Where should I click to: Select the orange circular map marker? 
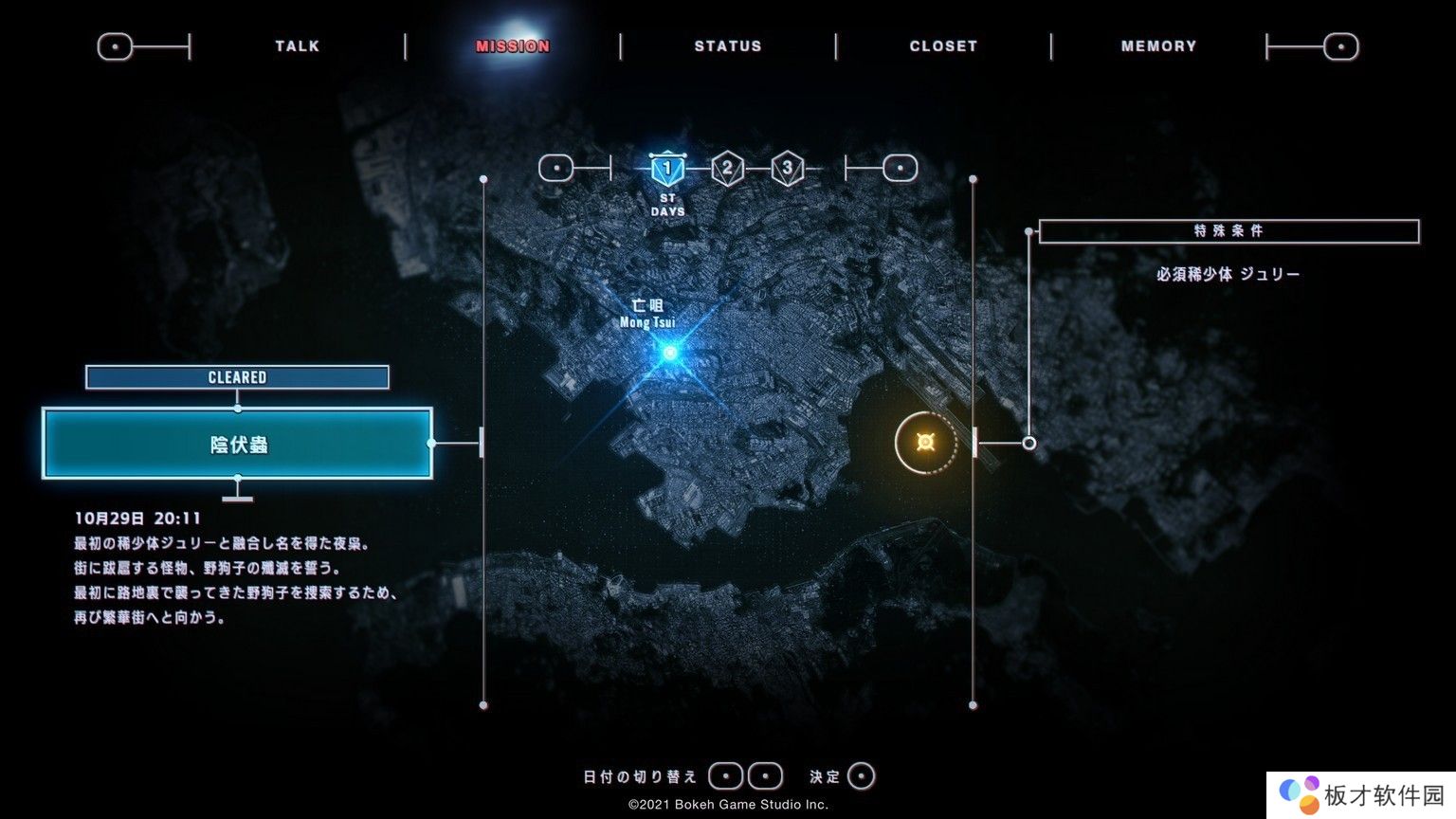tap(926, 443)
